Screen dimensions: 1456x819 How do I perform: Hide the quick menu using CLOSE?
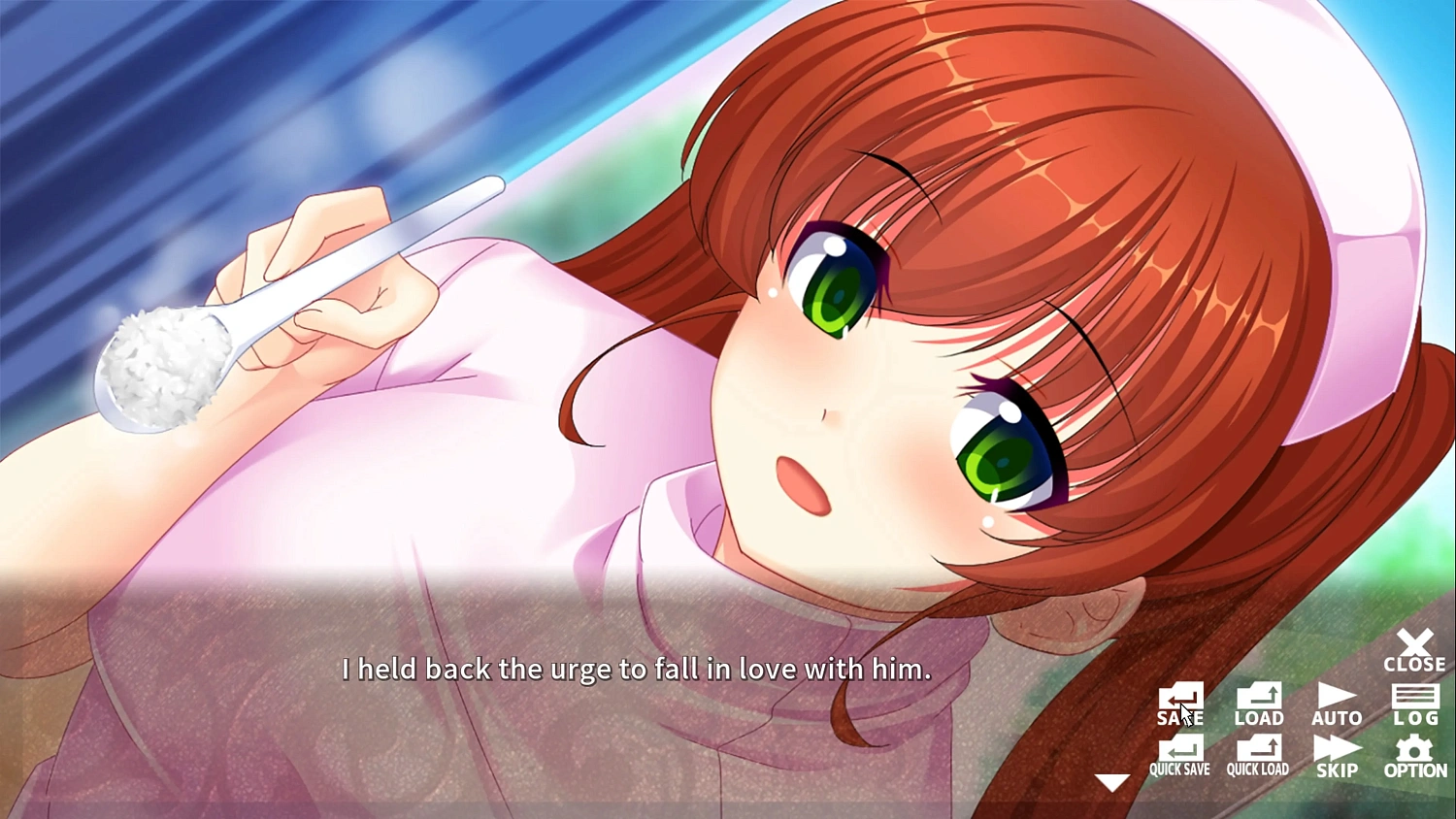tap(1415, 648)
